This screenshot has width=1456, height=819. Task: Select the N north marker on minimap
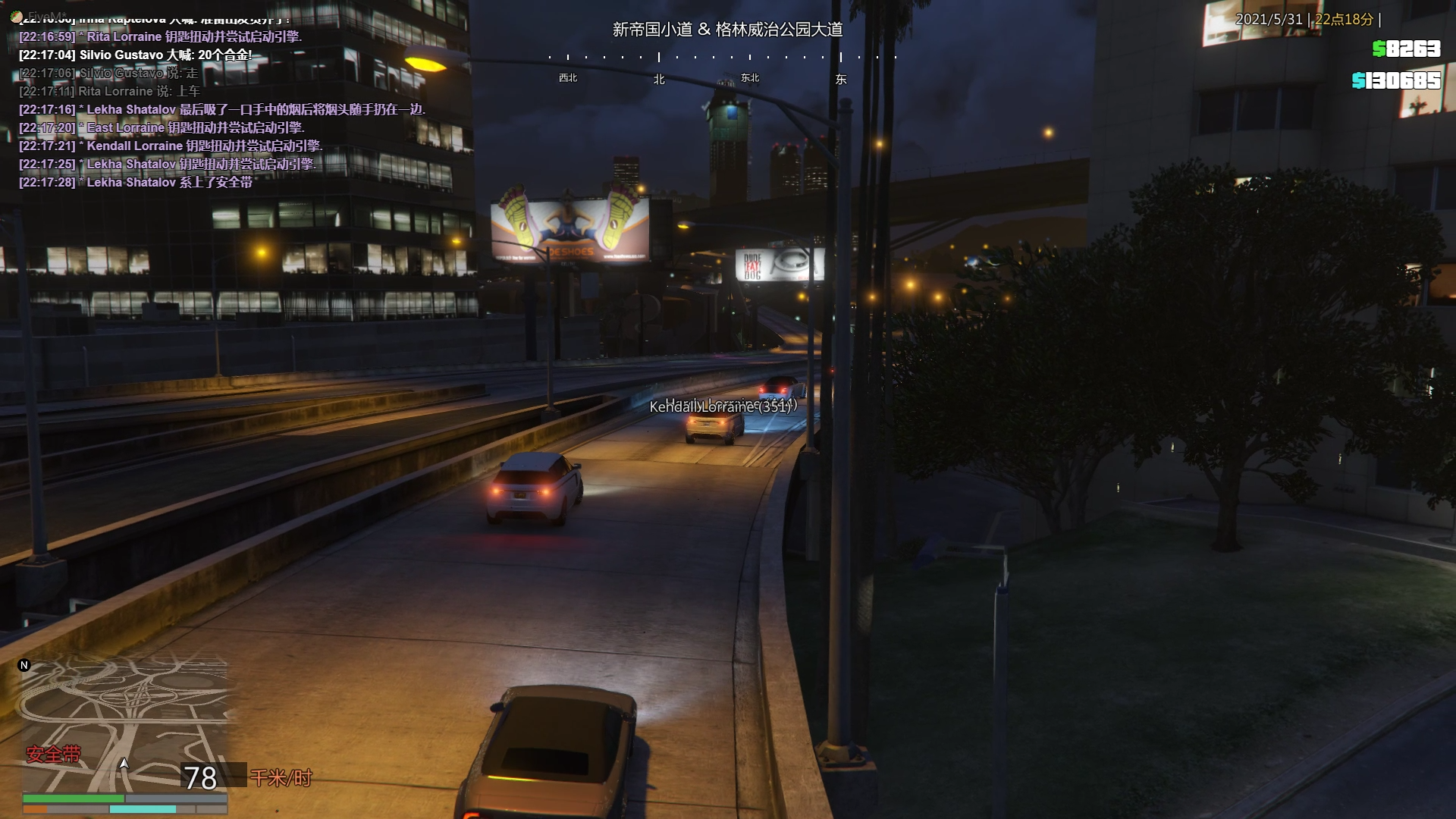coord(24,665)
